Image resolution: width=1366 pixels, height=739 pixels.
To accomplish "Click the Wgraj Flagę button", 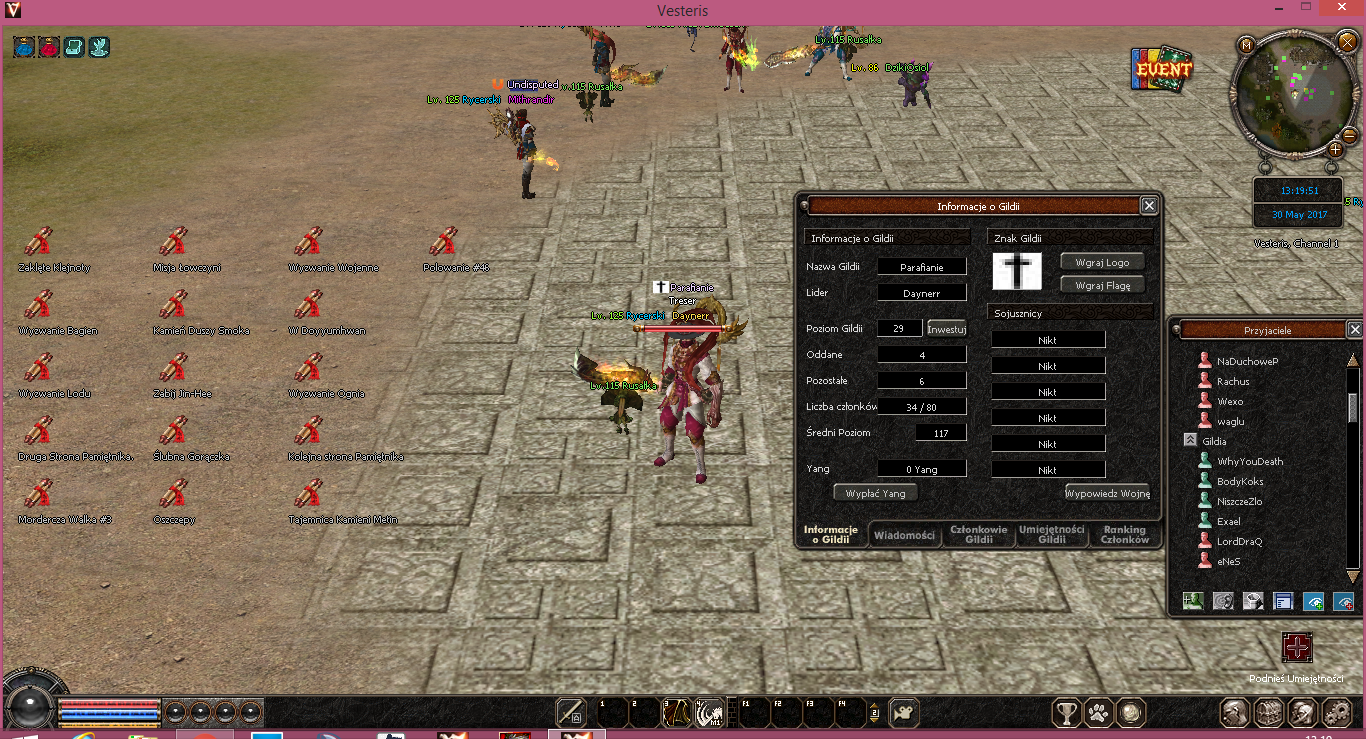I will click(1102, 285).
